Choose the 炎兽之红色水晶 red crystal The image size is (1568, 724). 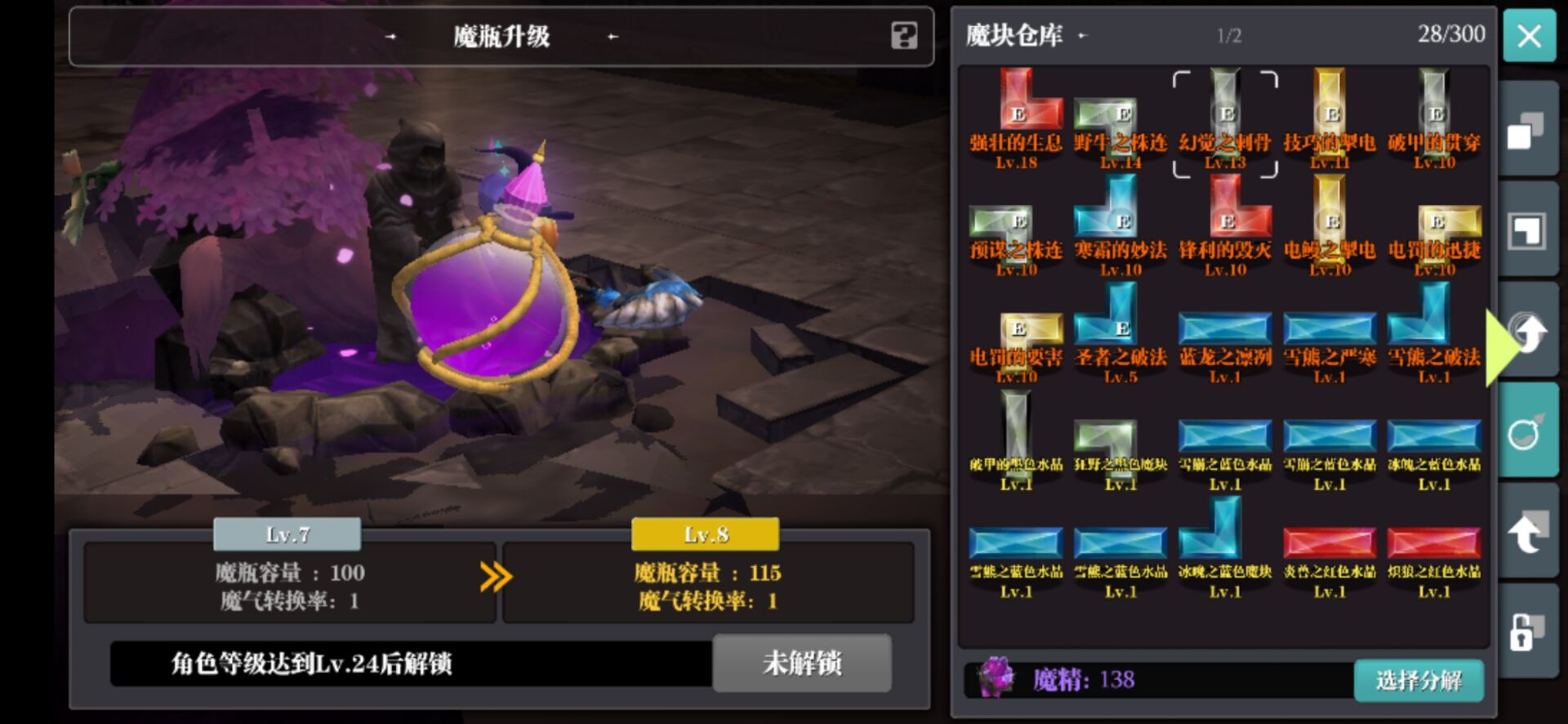(x=1329, y=543)
